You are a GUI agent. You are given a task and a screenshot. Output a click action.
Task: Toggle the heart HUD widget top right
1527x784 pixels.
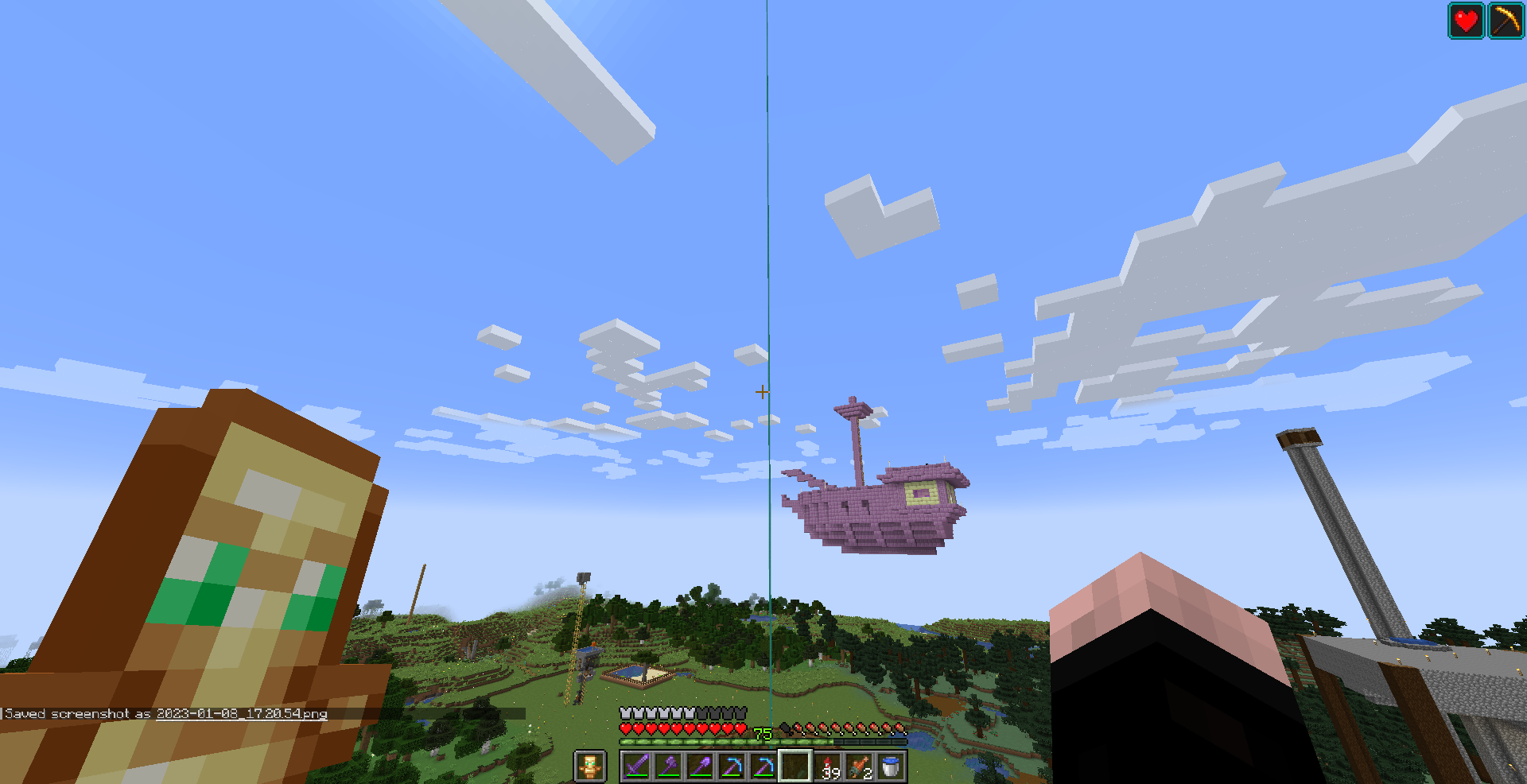pos(1466,21)
